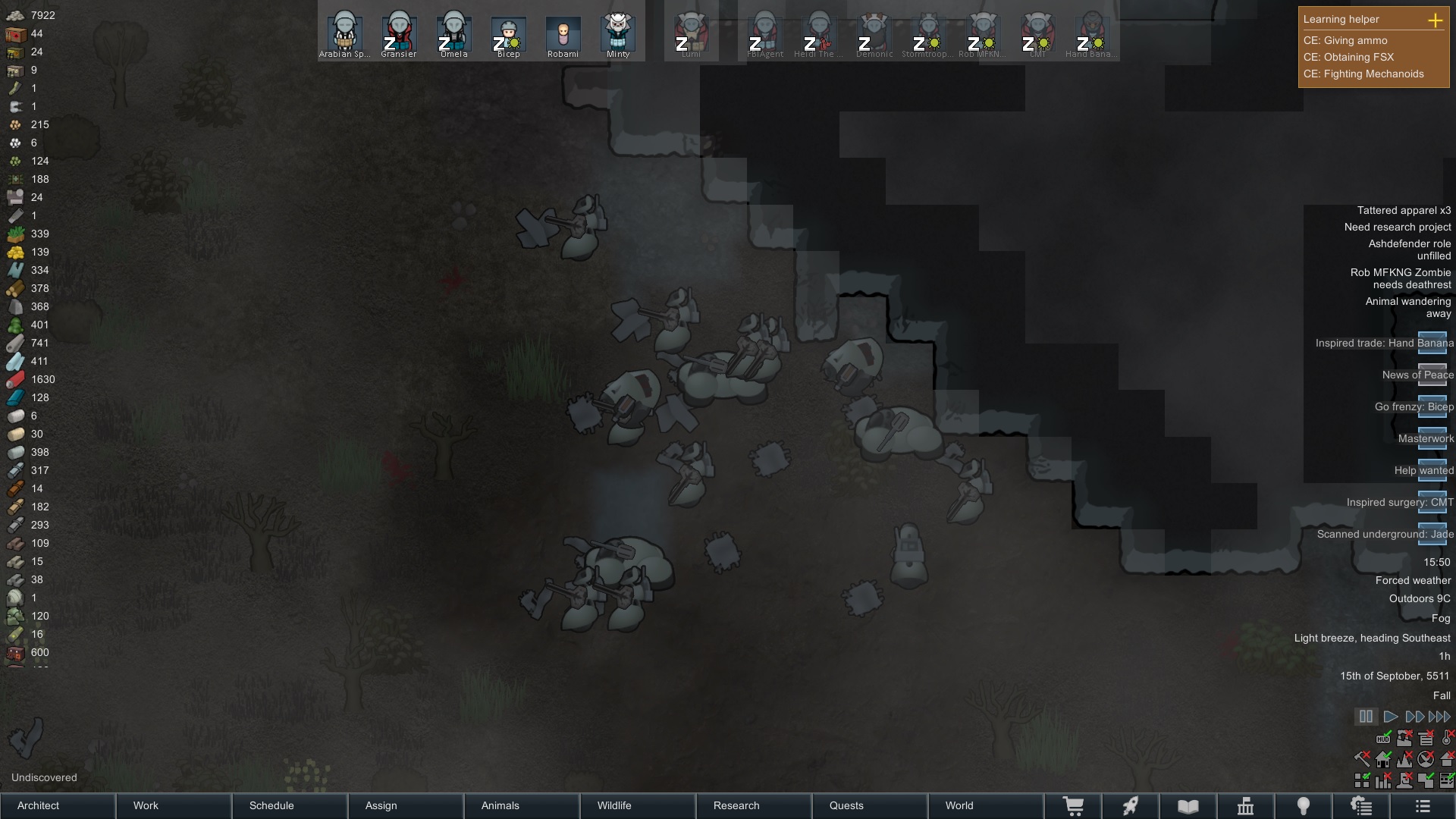Click the factions building icon

pos(1246,806)
